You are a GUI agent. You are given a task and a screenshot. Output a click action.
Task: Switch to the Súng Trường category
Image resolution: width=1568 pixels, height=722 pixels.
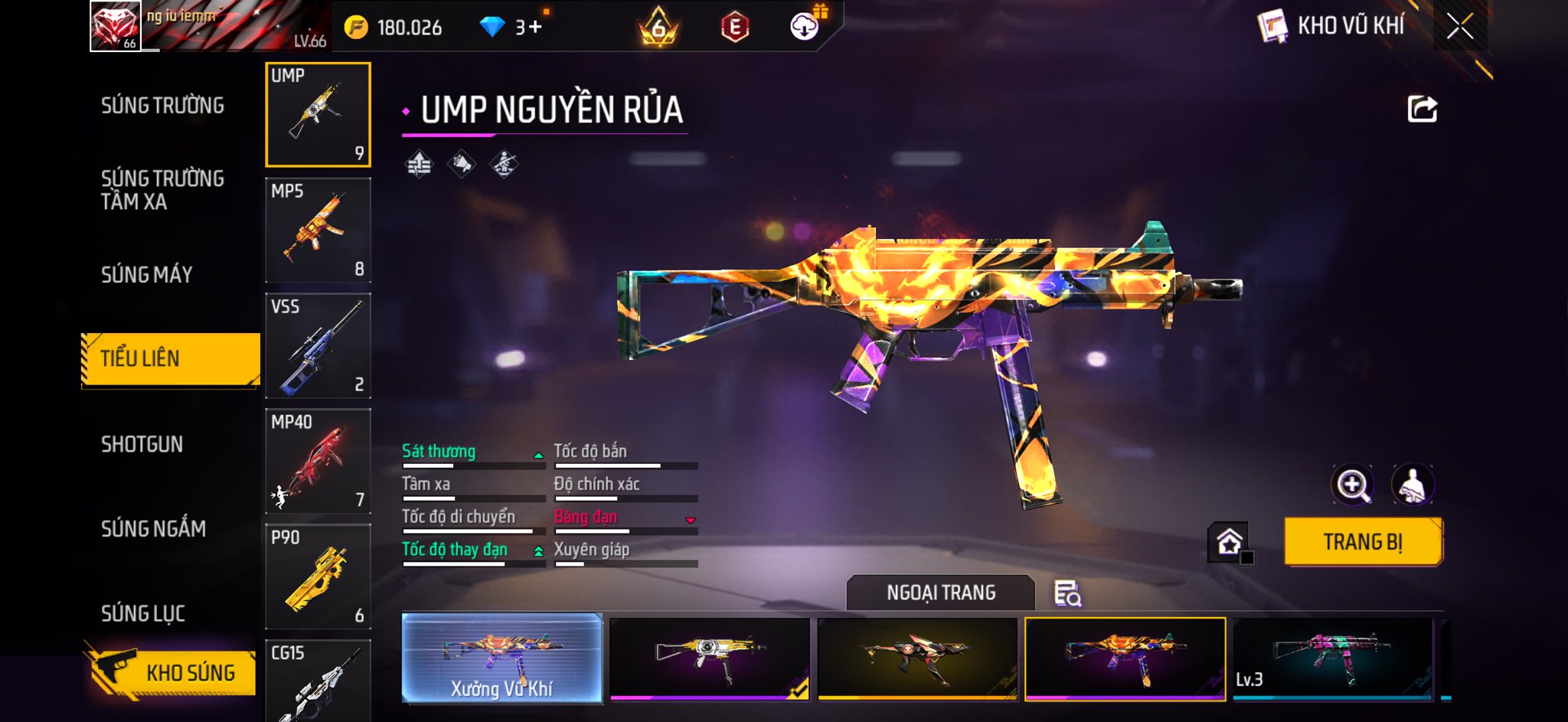(x=162, y=106)
